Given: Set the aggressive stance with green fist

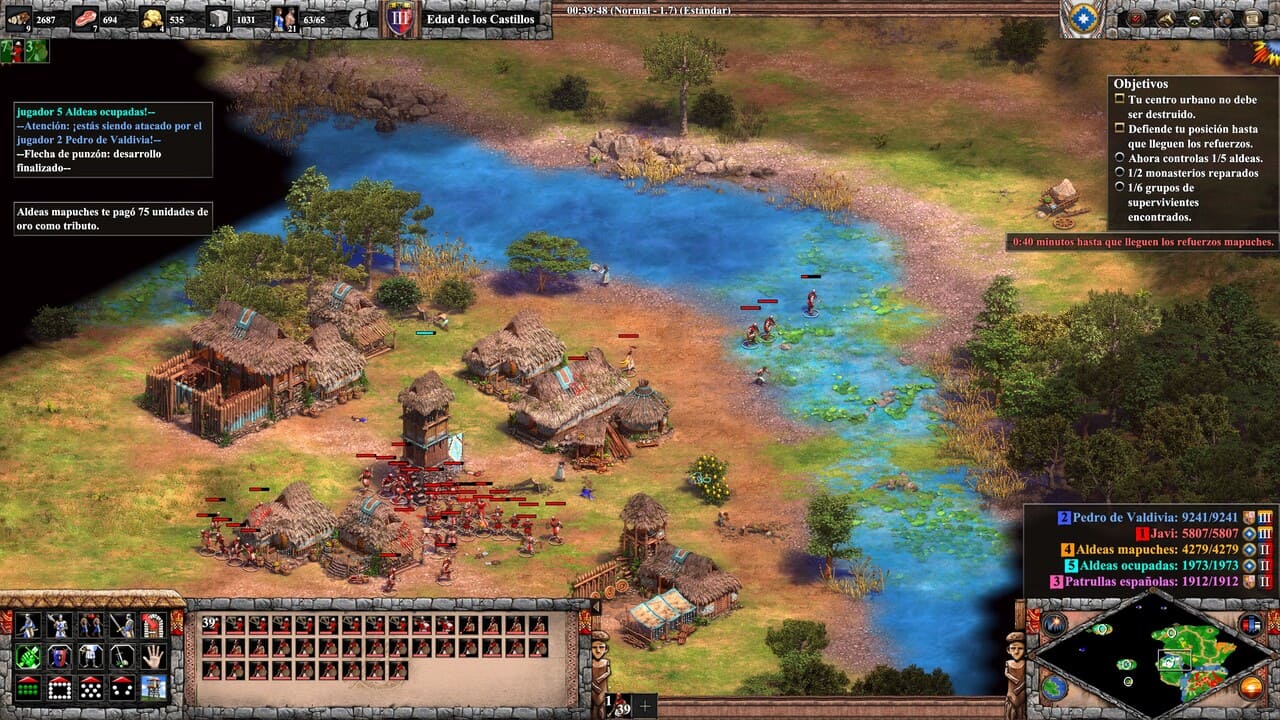Looking at the screenshot, I should coord(28,657).
